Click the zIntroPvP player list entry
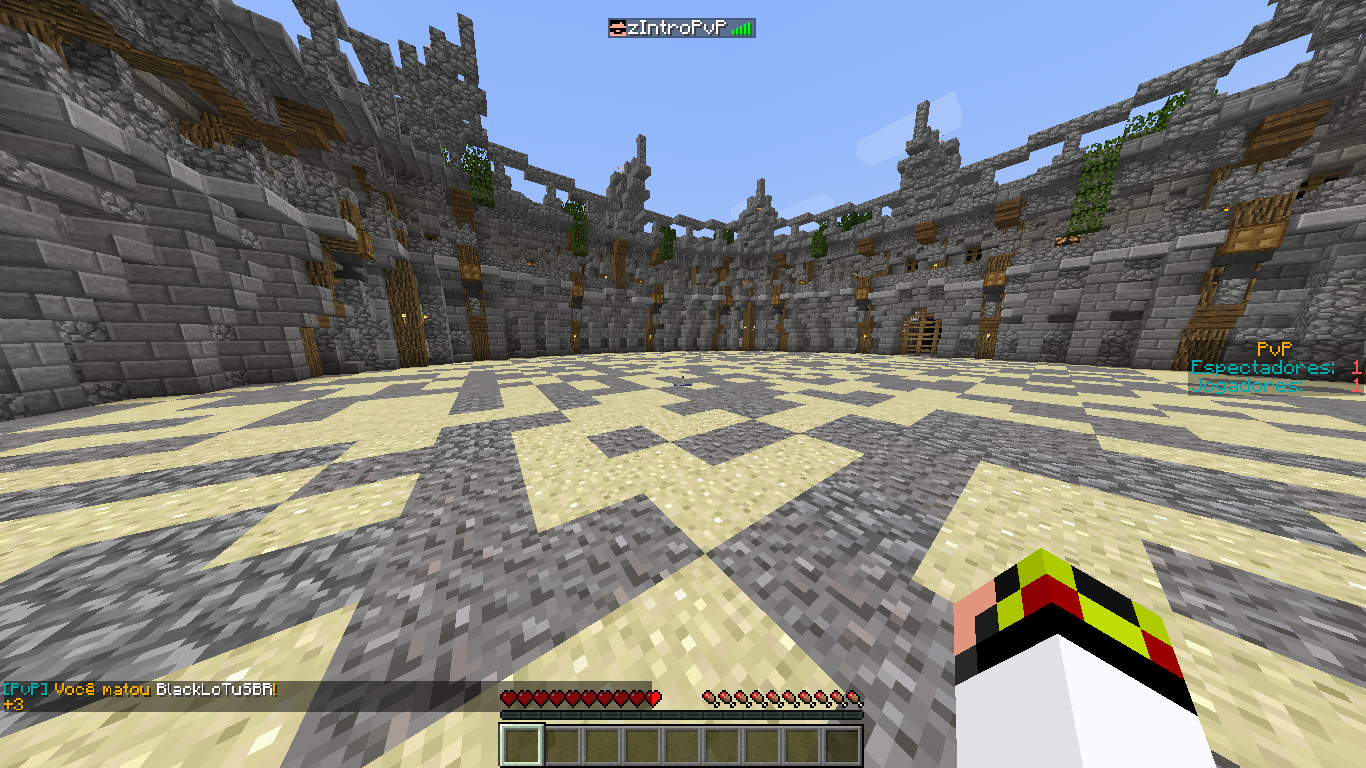1366x768 pixels. coord(681,28)
